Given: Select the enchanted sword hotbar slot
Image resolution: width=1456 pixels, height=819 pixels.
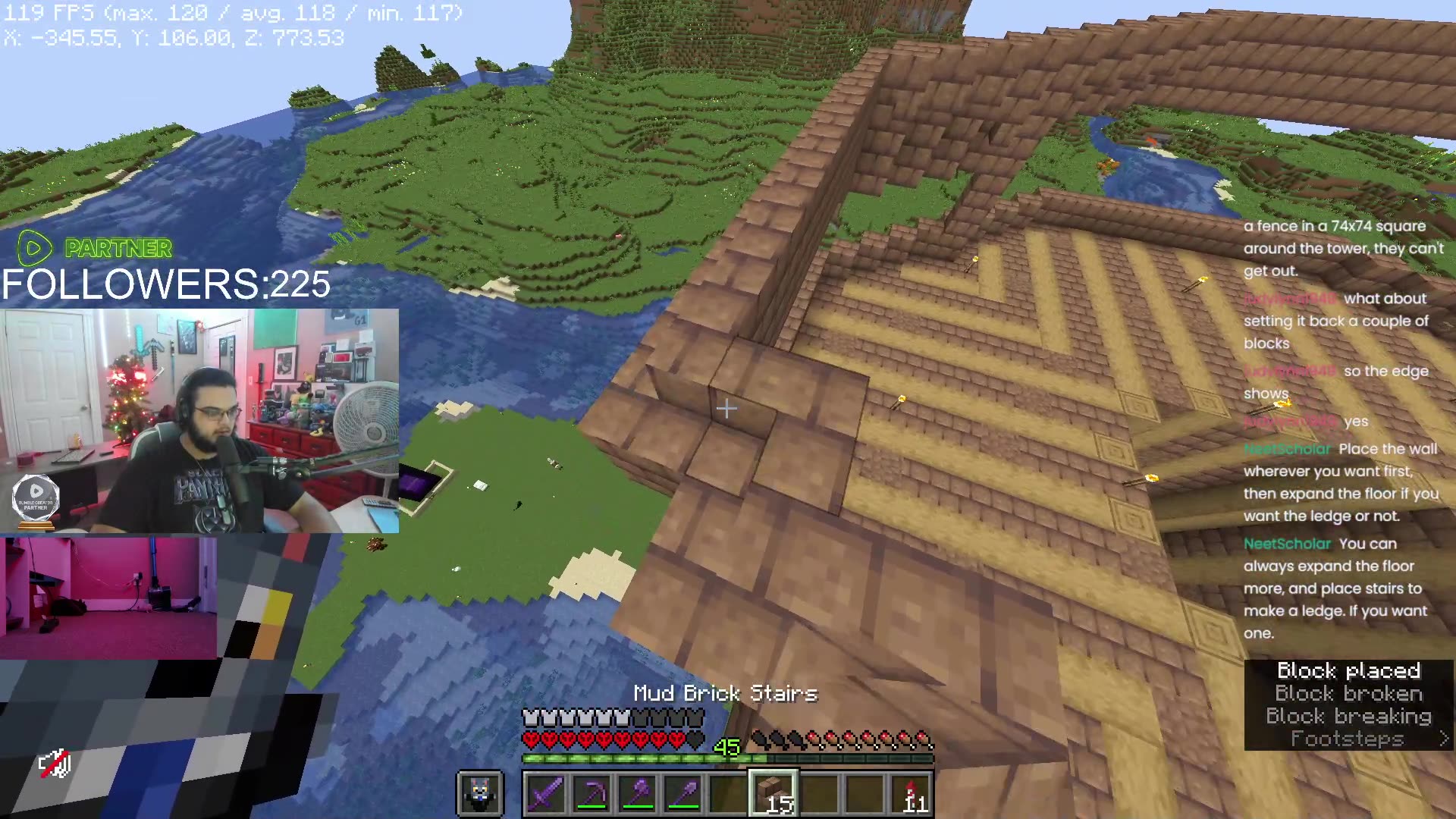Looking at the screenshot, I should coord(545,794).
